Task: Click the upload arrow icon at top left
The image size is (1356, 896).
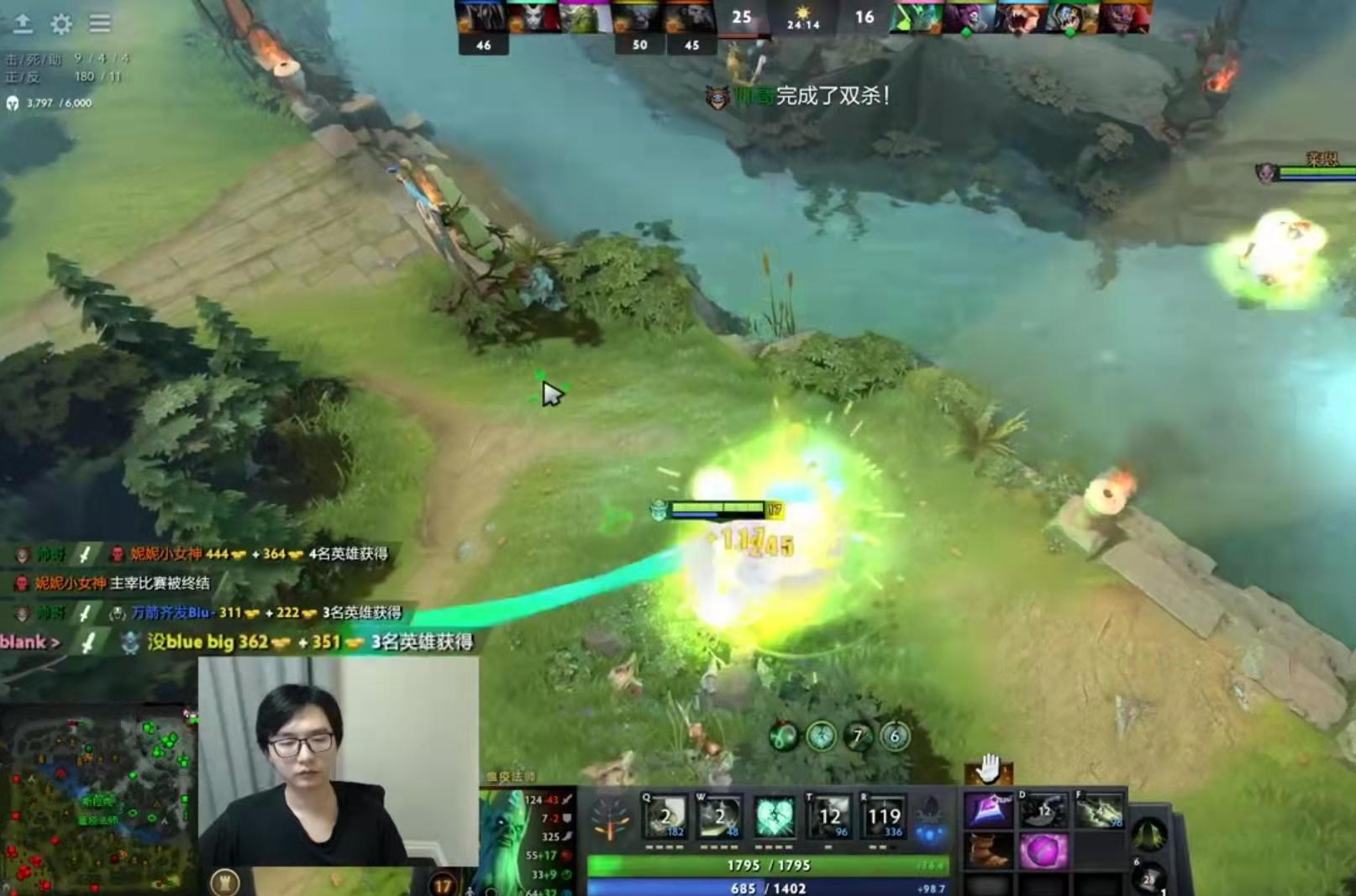Action: (24, 24)
